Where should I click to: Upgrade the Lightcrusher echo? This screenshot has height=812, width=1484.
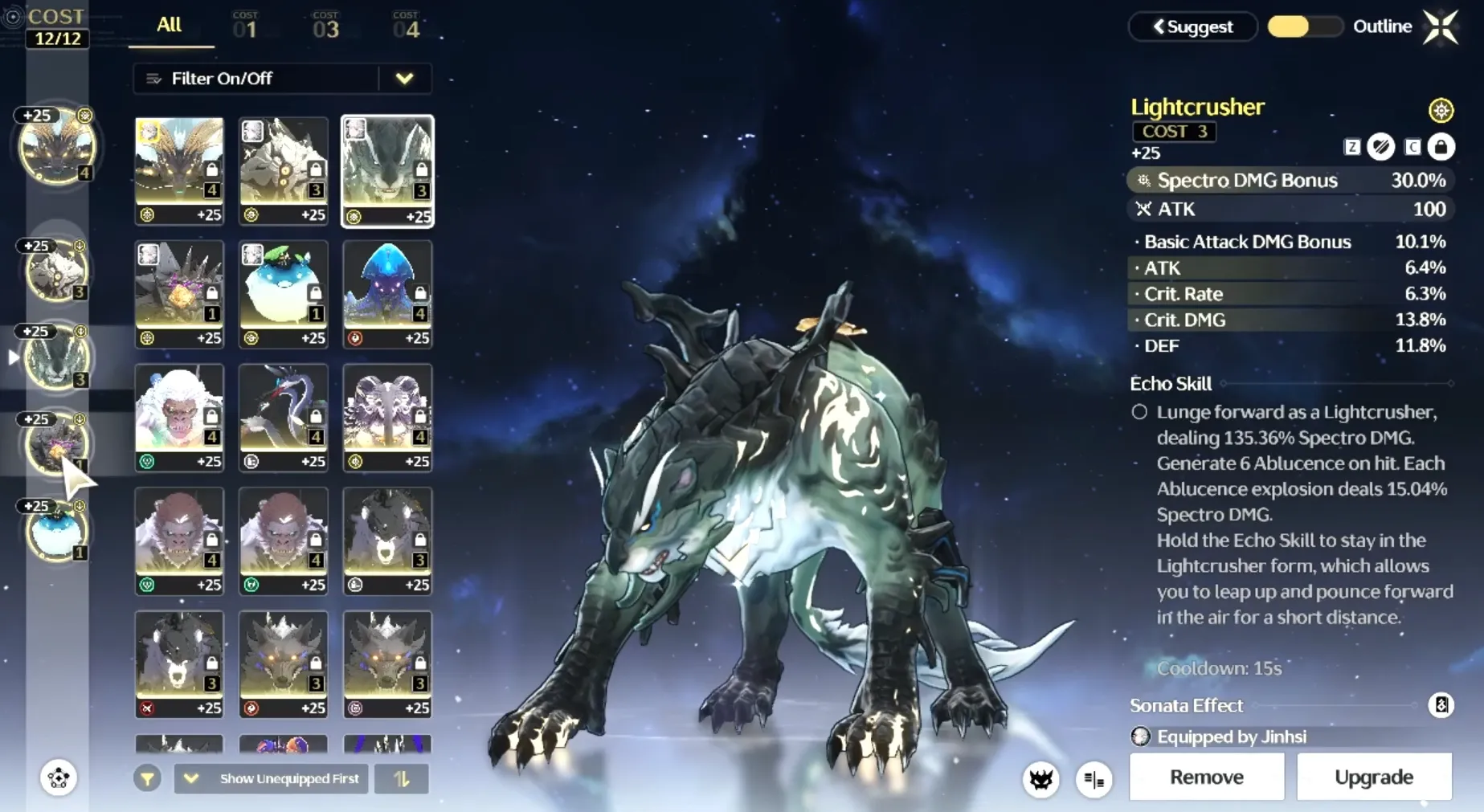tap(1373, 777)
